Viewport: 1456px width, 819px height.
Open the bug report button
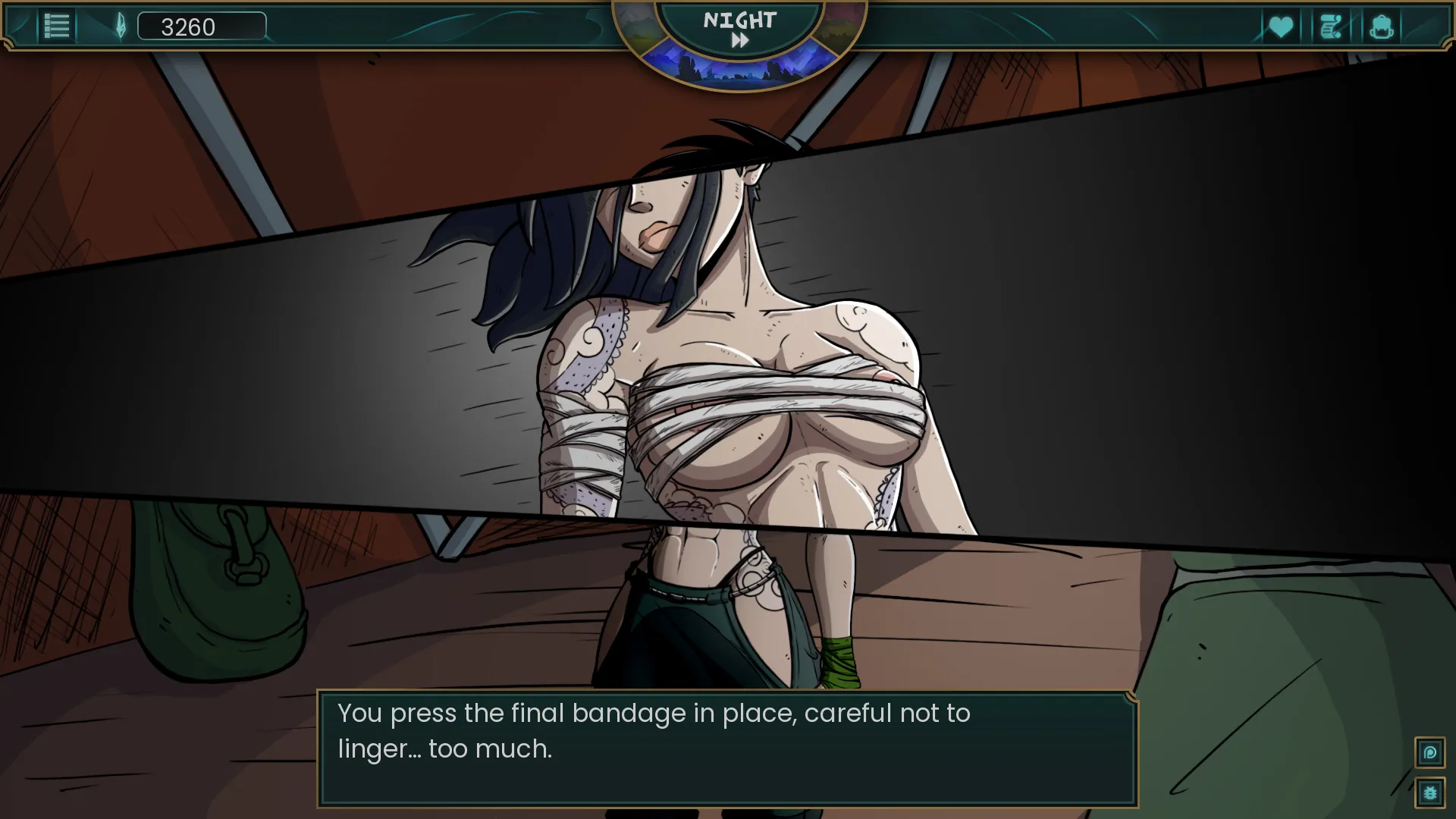tap(1429, 793)
